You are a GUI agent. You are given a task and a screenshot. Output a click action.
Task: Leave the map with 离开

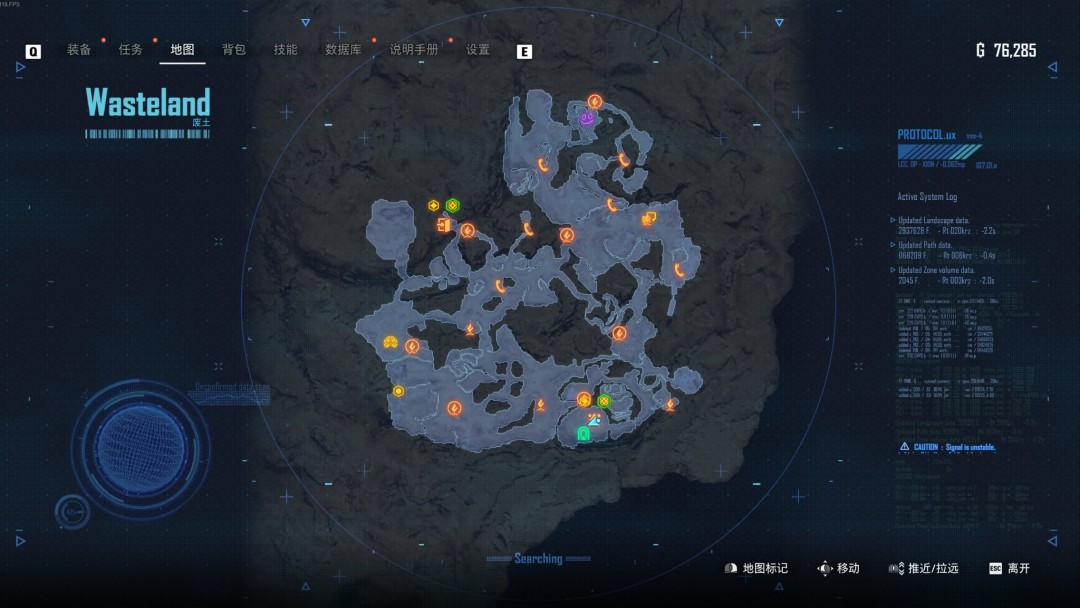click(x=1009, y=568)
